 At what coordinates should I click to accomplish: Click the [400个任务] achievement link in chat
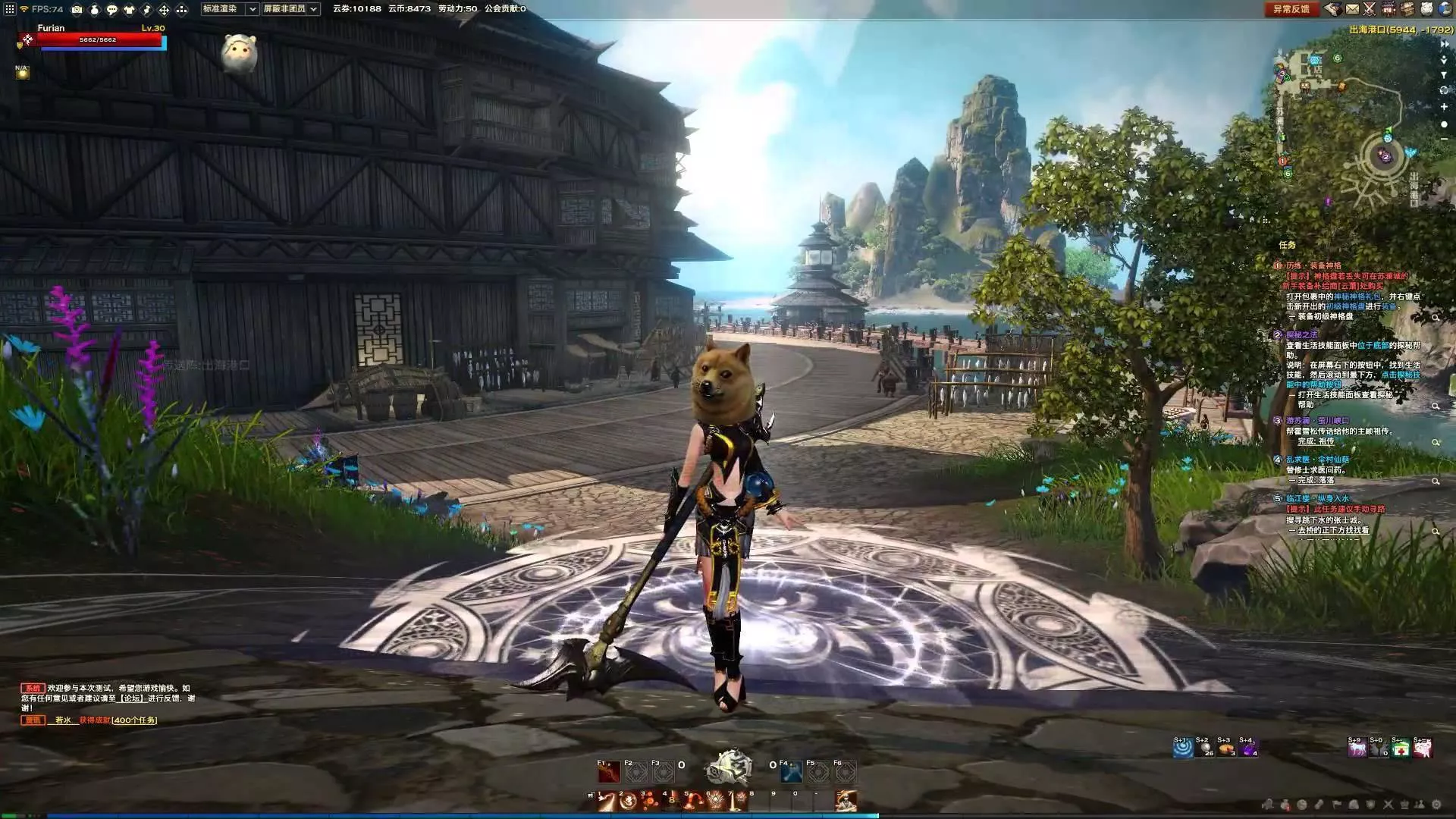tap(135, 721)
